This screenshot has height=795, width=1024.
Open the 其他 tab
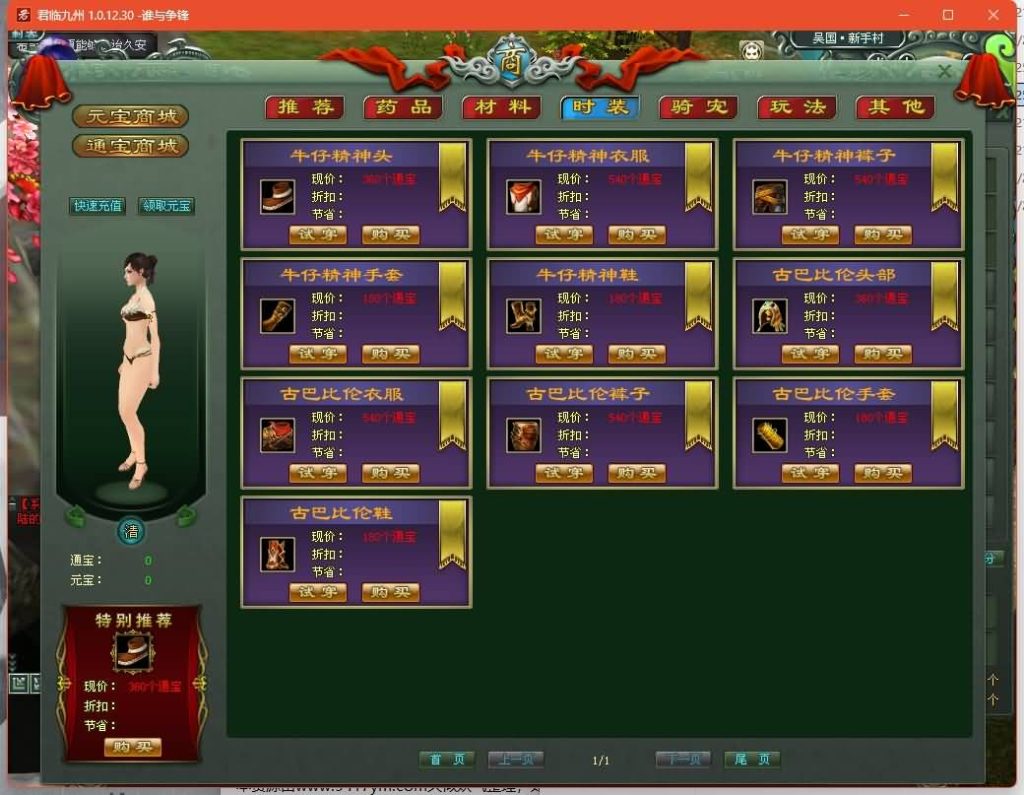point(895,108)
